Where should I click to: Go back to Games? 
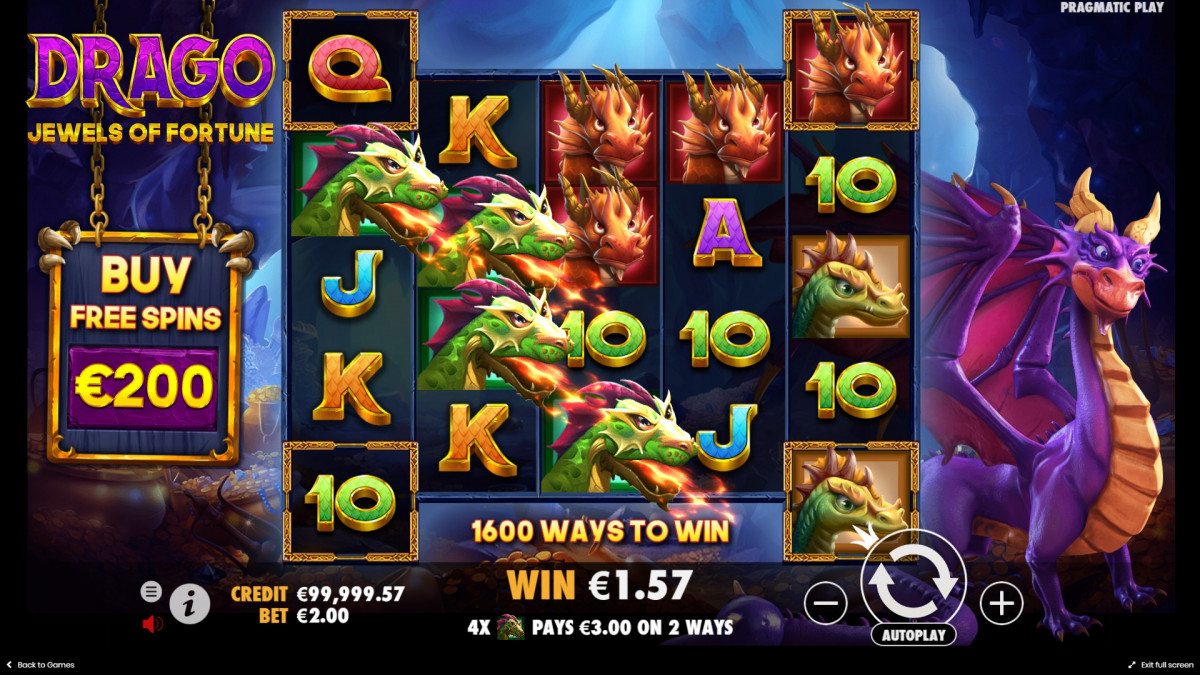(x=40, y=665)
